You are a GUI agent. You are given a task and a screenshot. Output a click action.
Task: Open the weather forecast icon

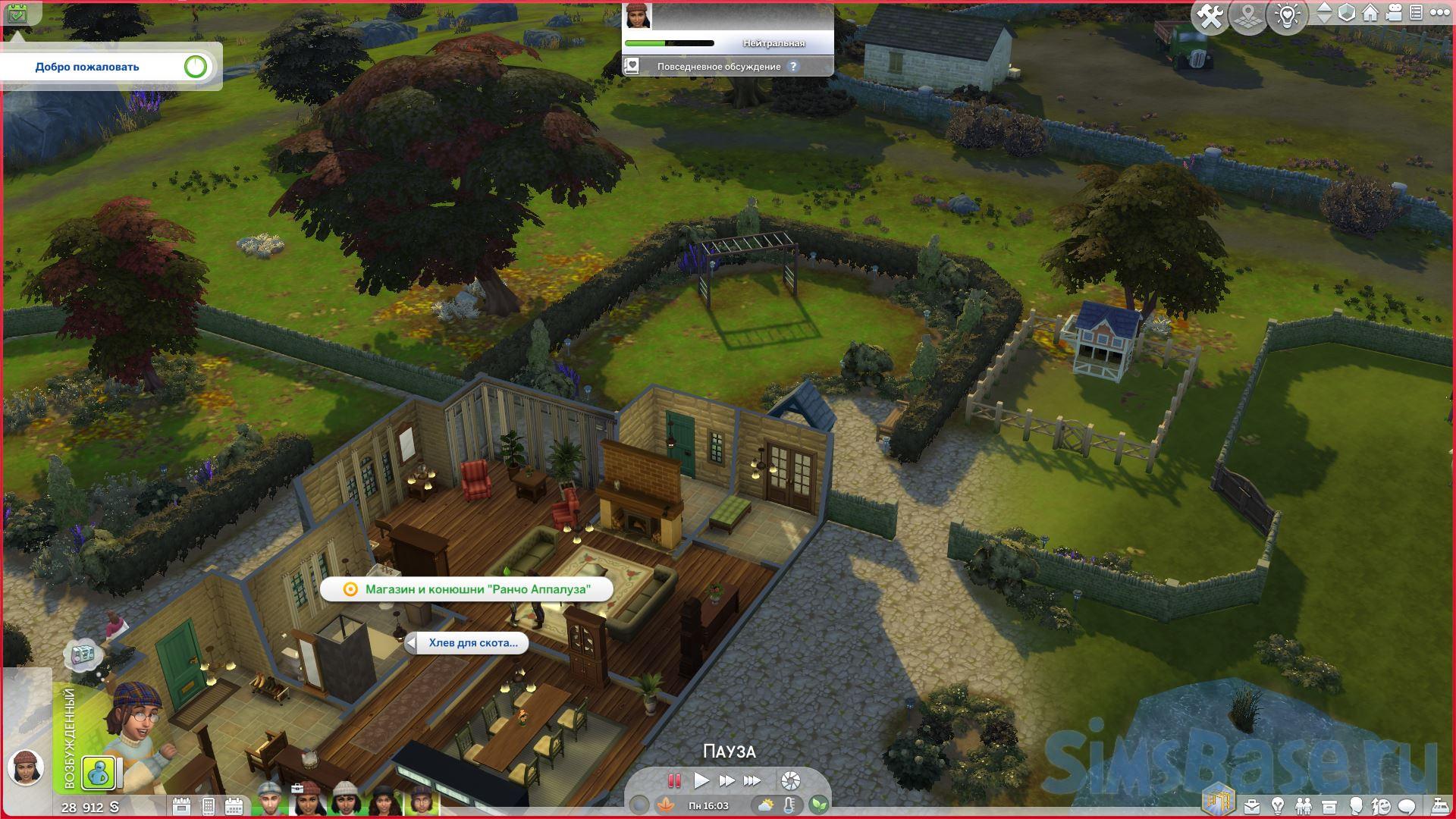pyautogui.click(x=766, y=805)
